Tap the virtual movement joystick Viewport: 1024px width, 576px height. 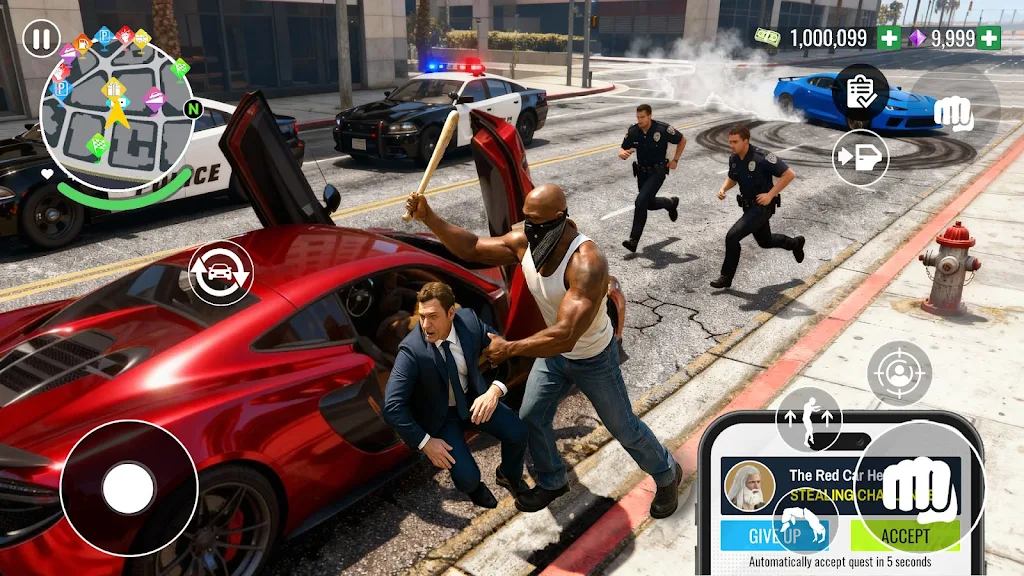pos(129,488)
